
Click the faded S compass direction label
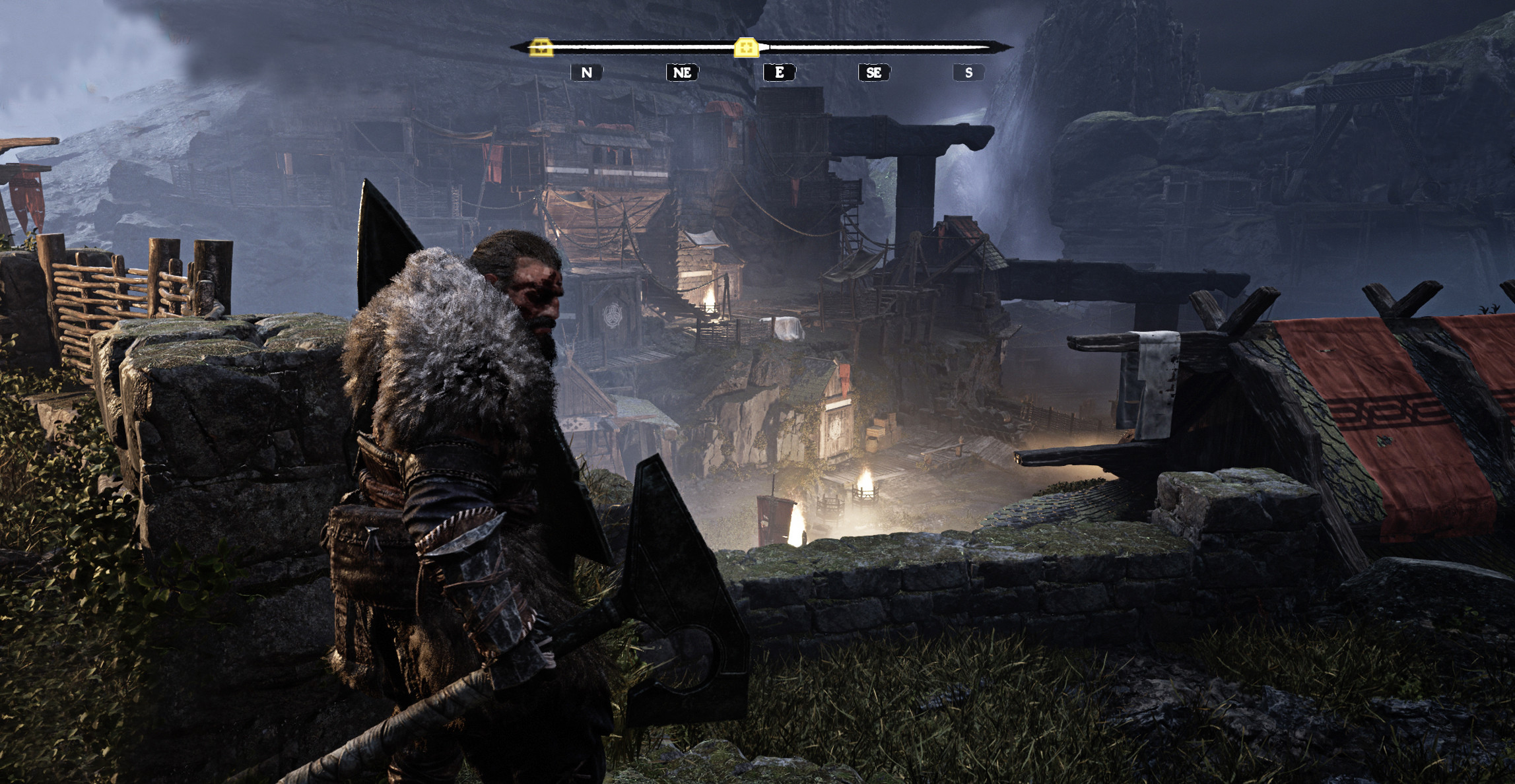[x=968, y=73]
